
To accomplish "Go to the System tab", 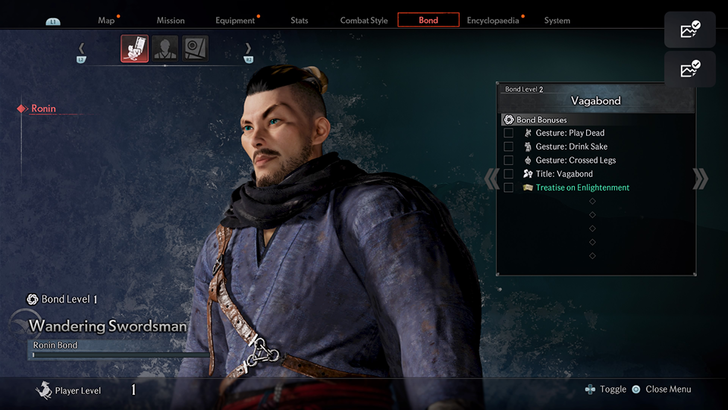I will click(x=557, y=20).
